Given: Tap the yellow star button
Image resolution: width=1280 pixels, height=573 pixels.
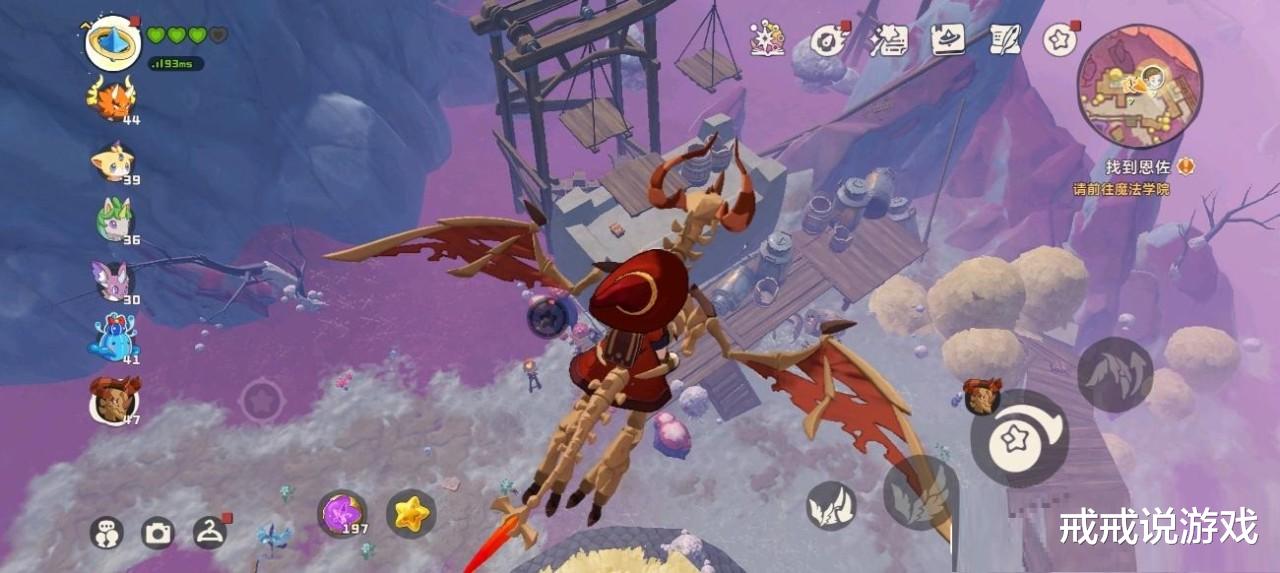Looking at the screenshot, I should coord(411,513).
